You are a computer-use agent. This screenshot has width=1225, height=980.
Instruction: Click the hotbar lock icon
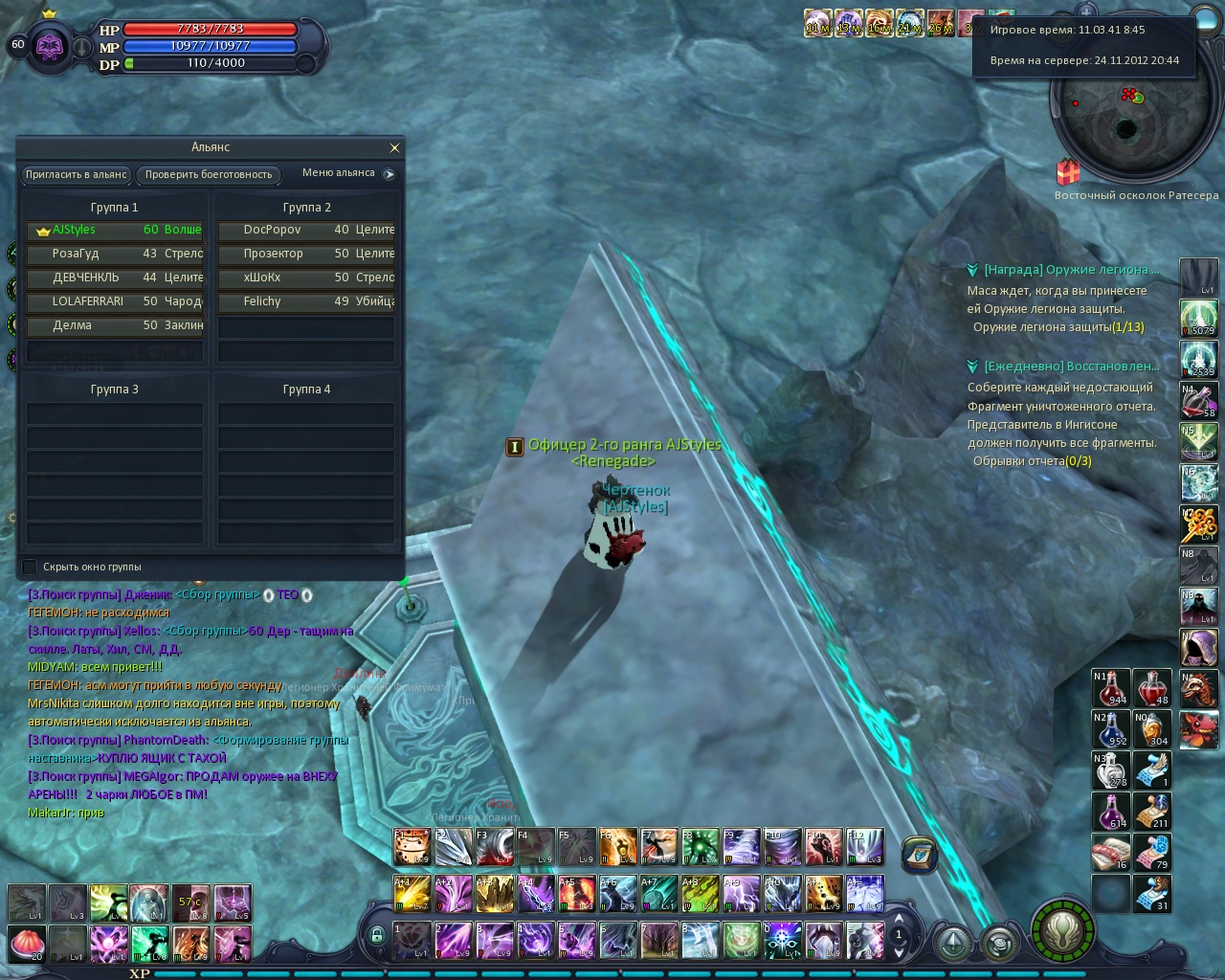click(377, 936)
